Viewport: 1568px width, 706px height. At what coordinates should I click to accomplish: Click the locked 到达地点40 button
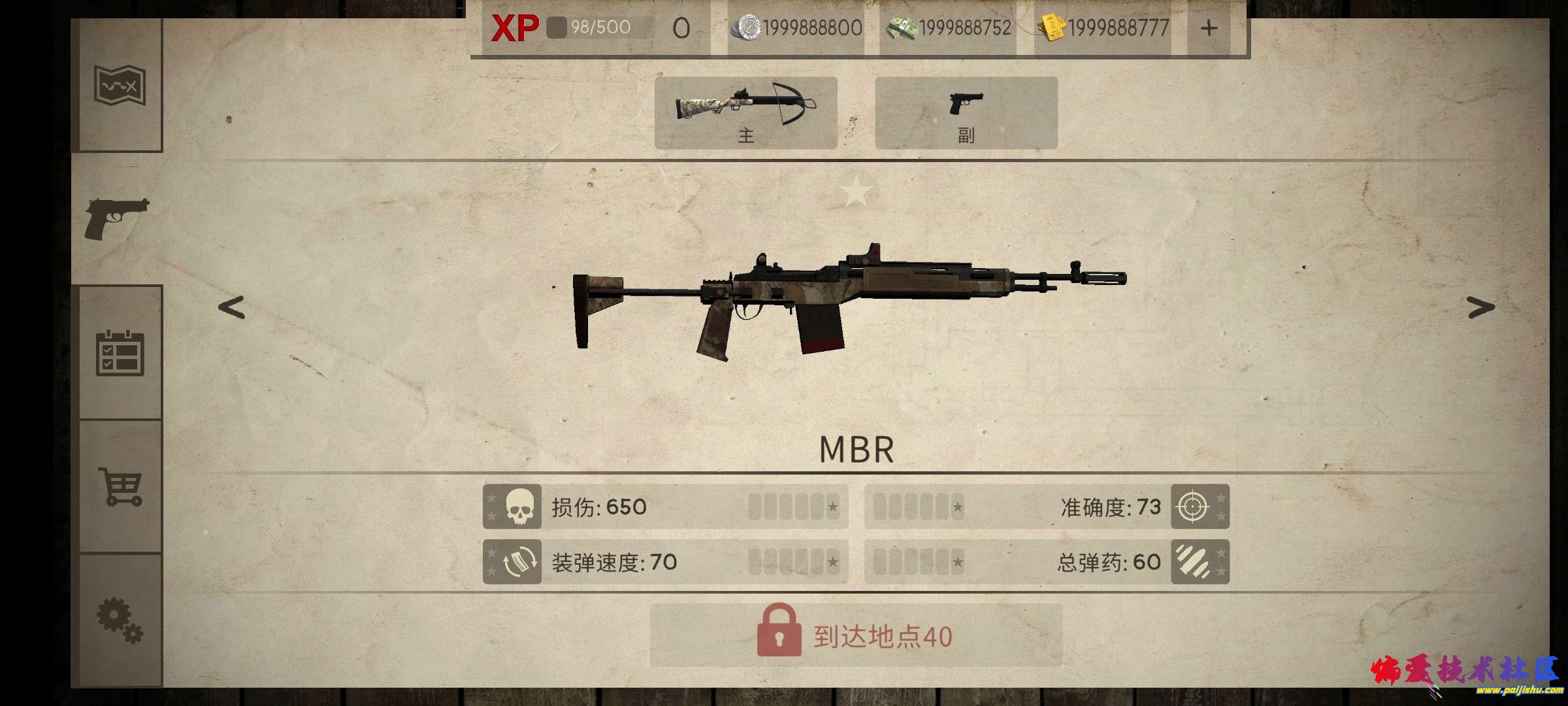tap(856, 635)
